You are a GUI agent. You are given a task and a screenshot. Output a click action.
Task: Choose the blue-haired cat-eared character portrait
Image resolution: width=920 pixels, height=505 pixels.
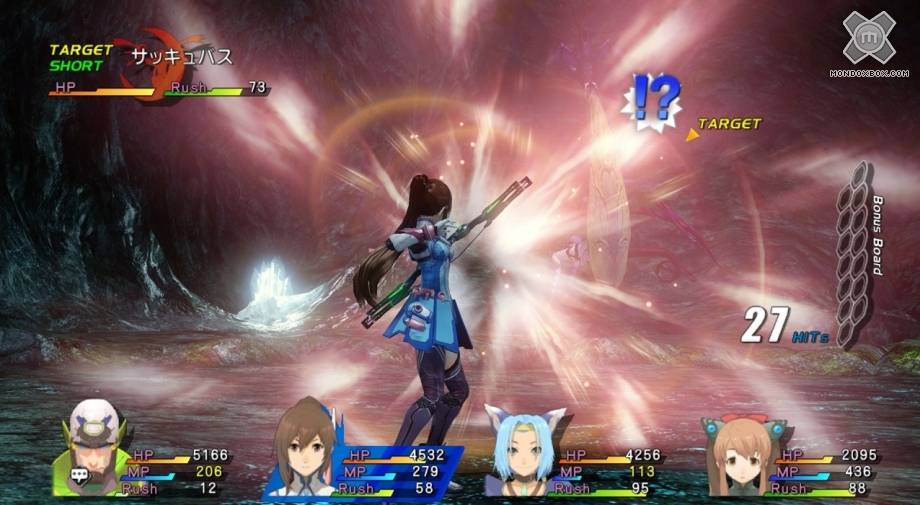click(523, 450)
